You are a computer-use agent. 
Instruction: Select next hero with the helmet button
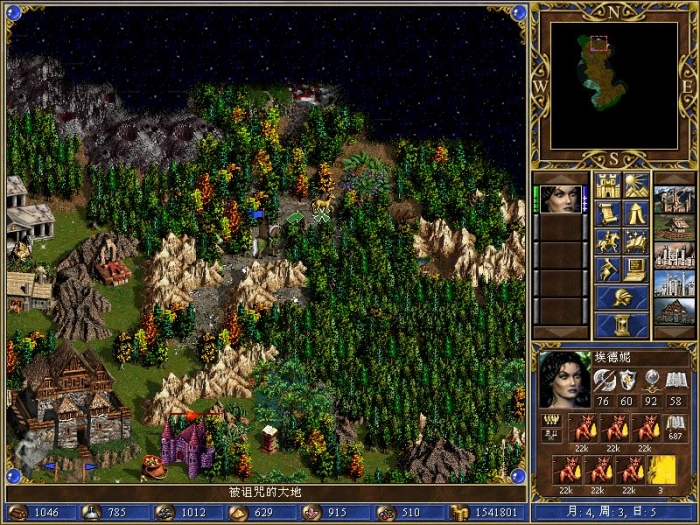click(621, 297)
